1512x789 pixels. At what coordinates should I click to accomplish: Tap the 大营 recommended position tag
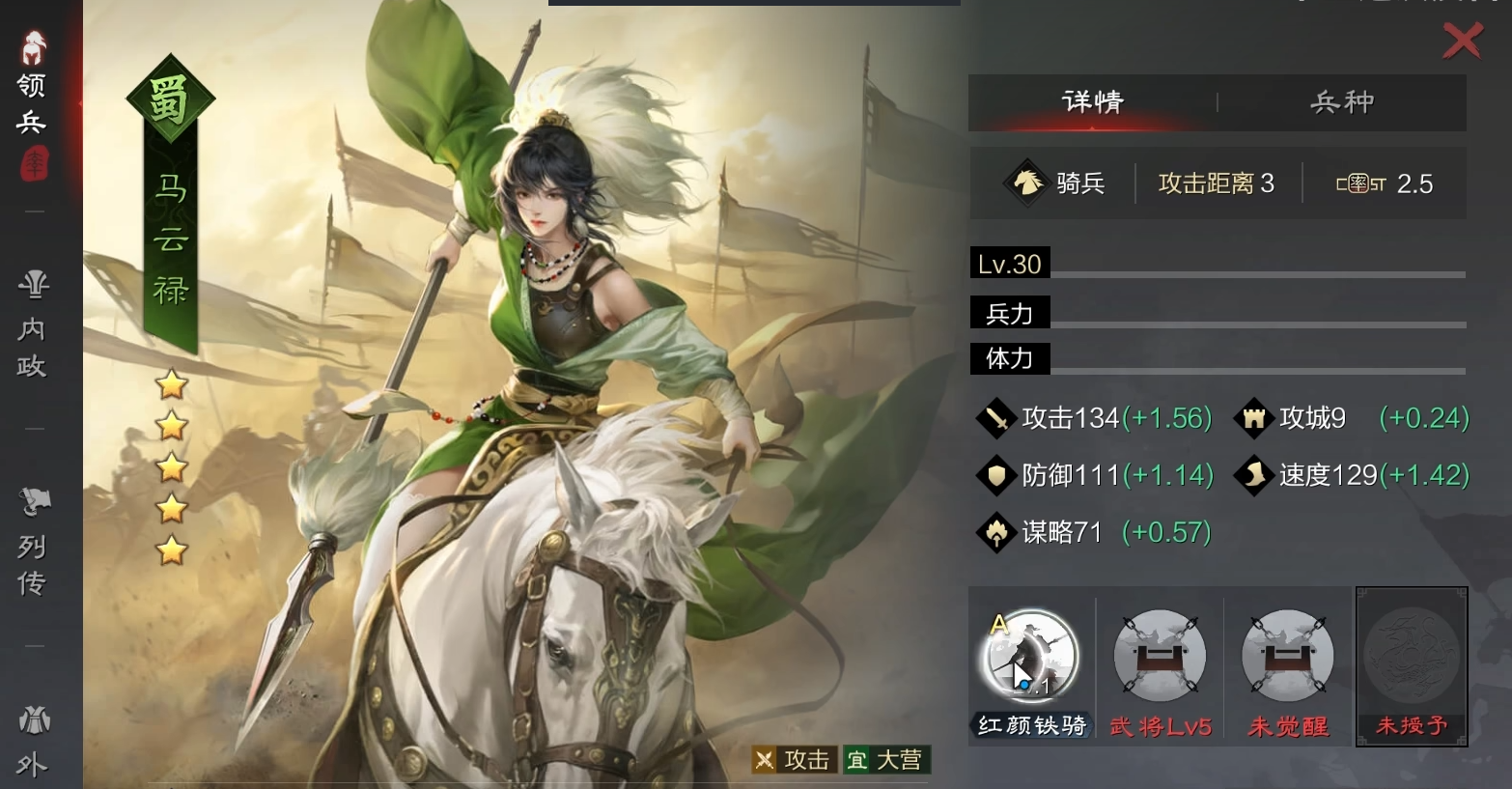point(885,760)
